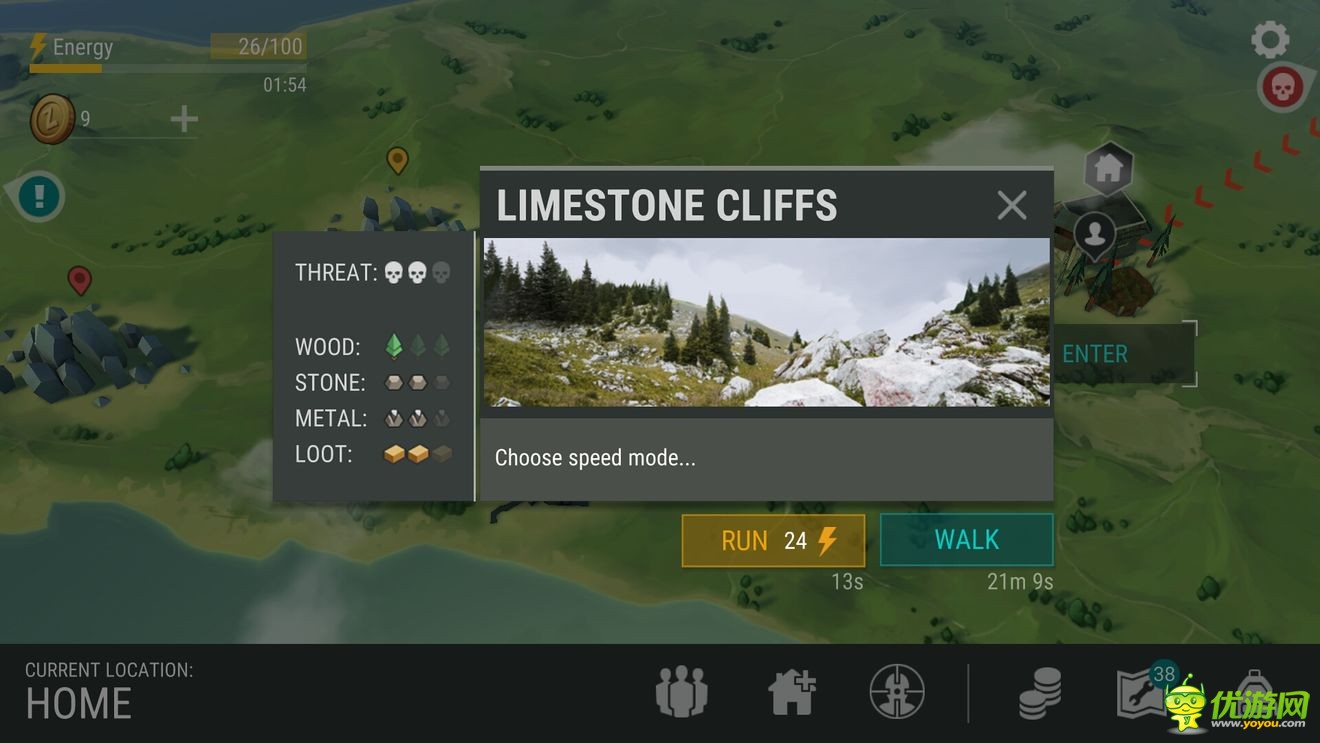Viewport: 1320px width, 743px height.
Task: Select the WALK speed mode
Action: [x=966, y=540]
